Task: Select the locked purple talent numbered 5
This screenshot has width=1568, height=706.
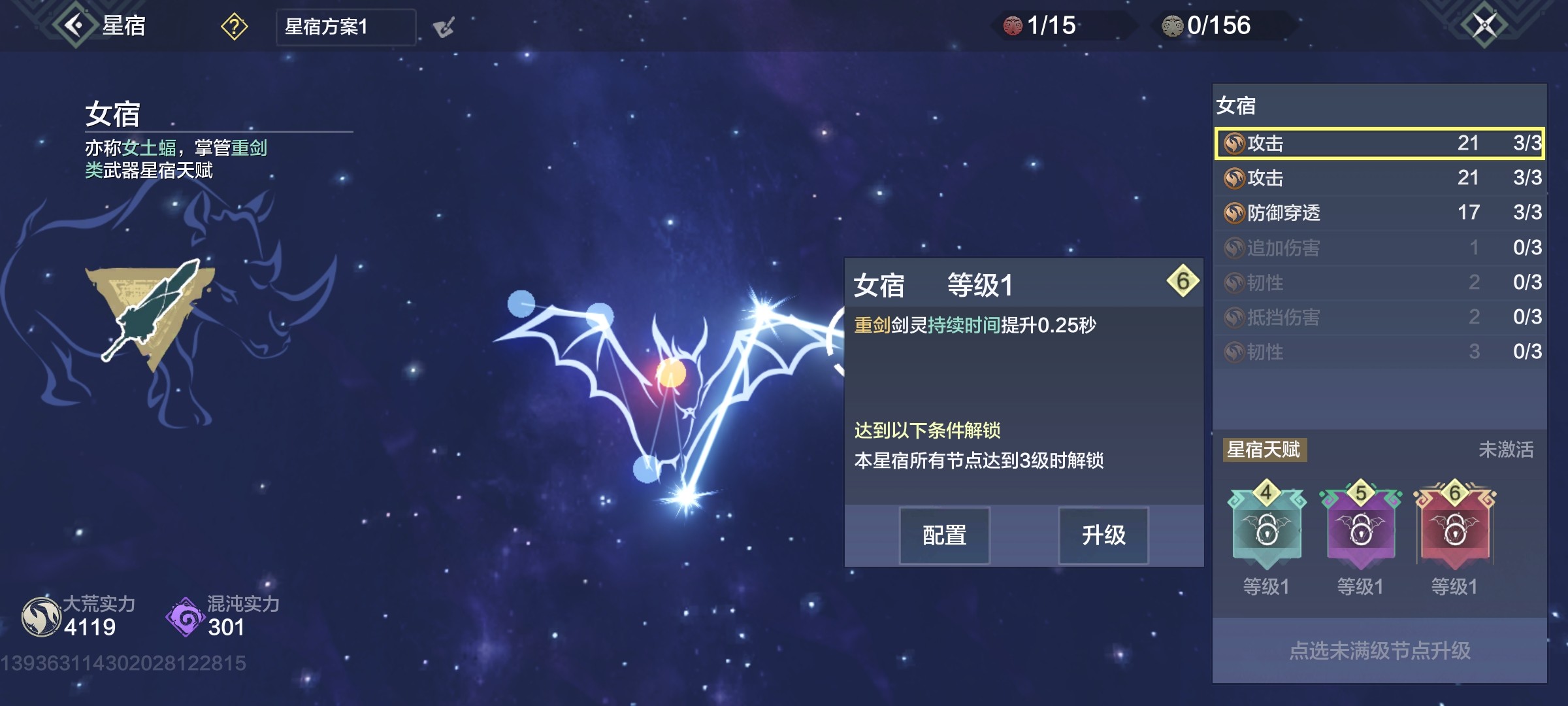Action: [x=1360, y=528]
